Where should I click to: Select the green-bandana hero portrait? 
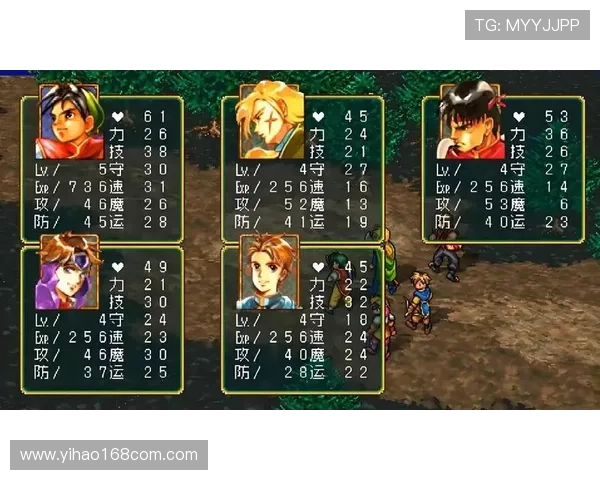(x=70, y=122)
